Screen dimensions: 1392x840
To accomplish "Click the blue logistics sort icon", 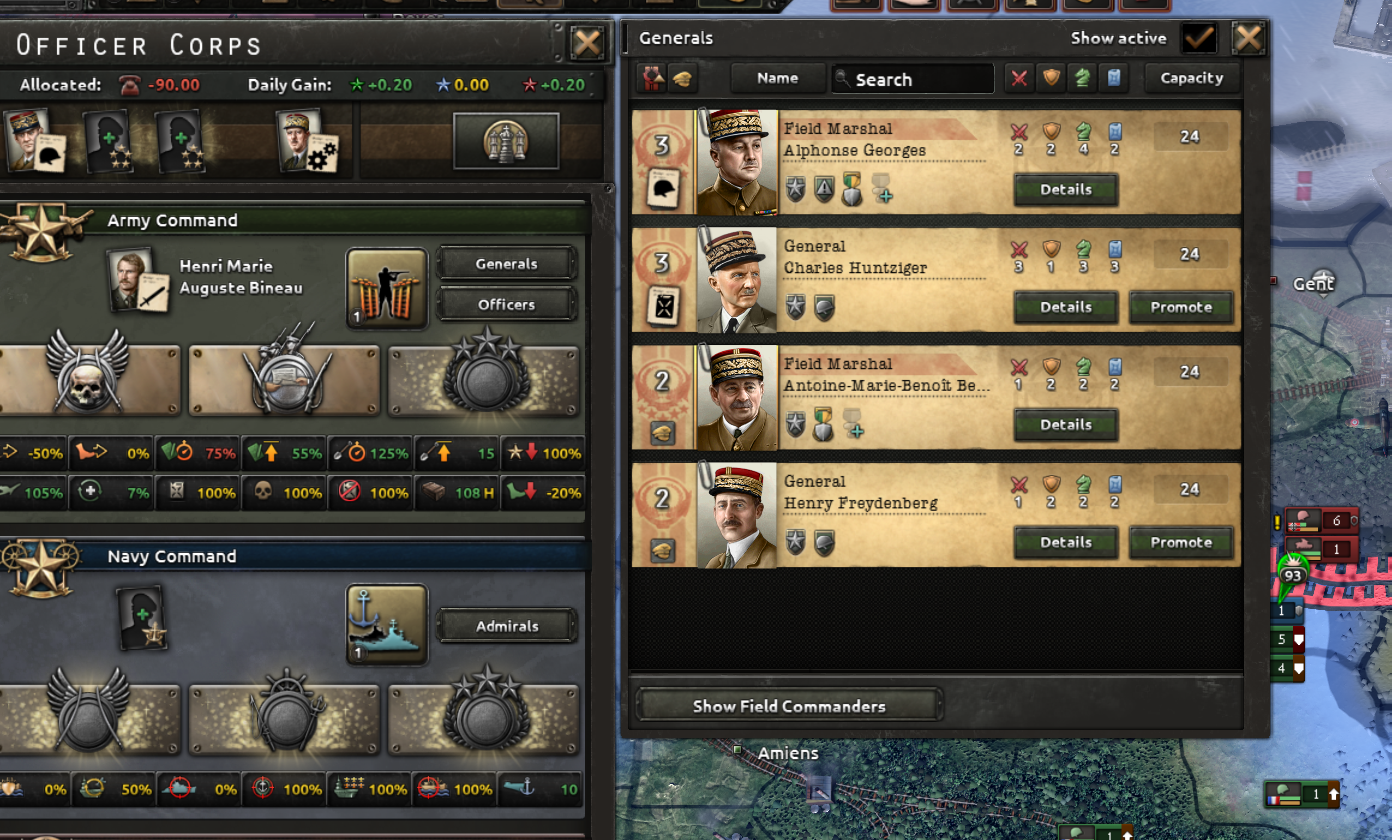I will click(1114, 77).
